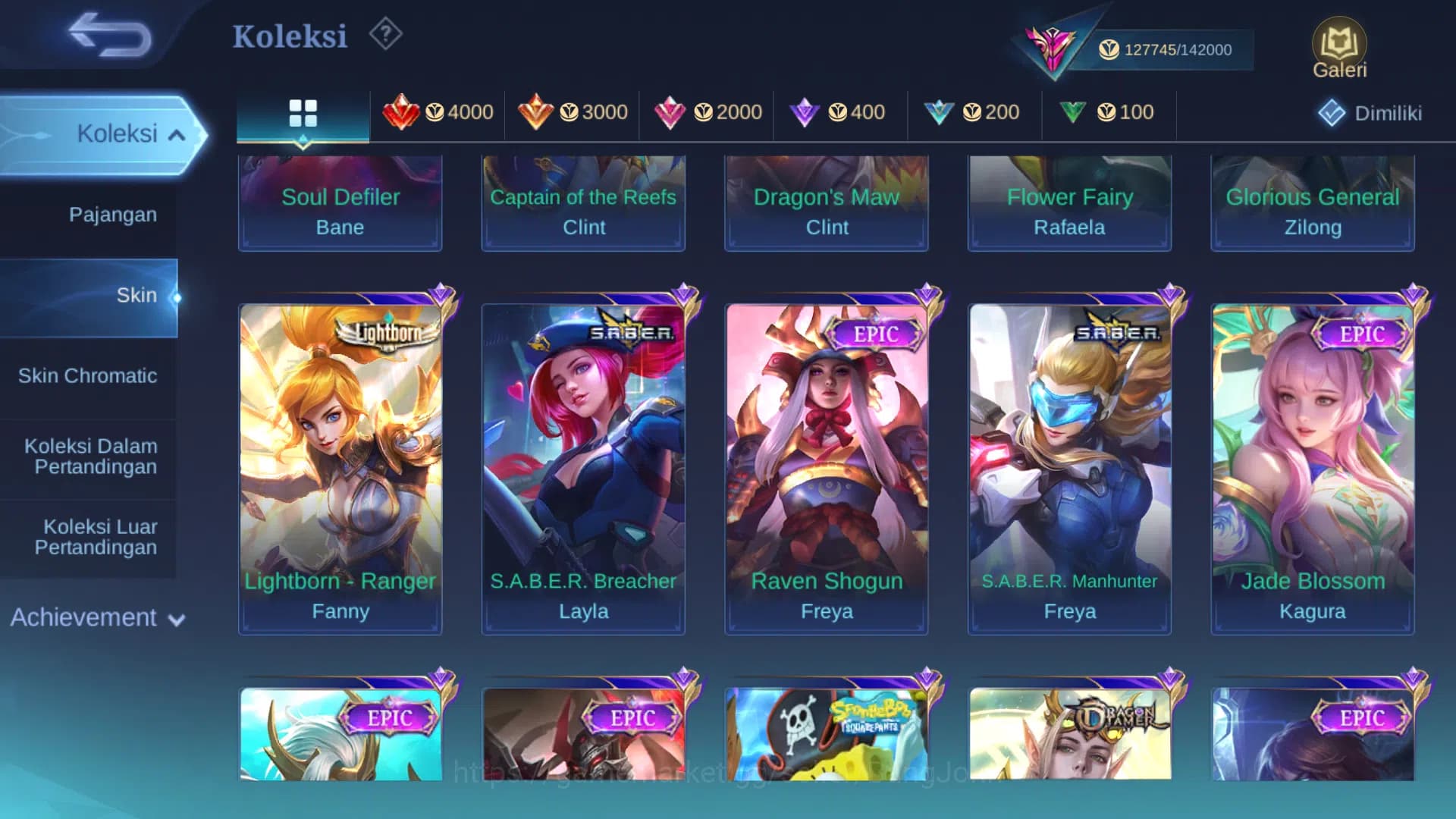Toggle the 200-ticket blue badge filter

pos(974,112)
